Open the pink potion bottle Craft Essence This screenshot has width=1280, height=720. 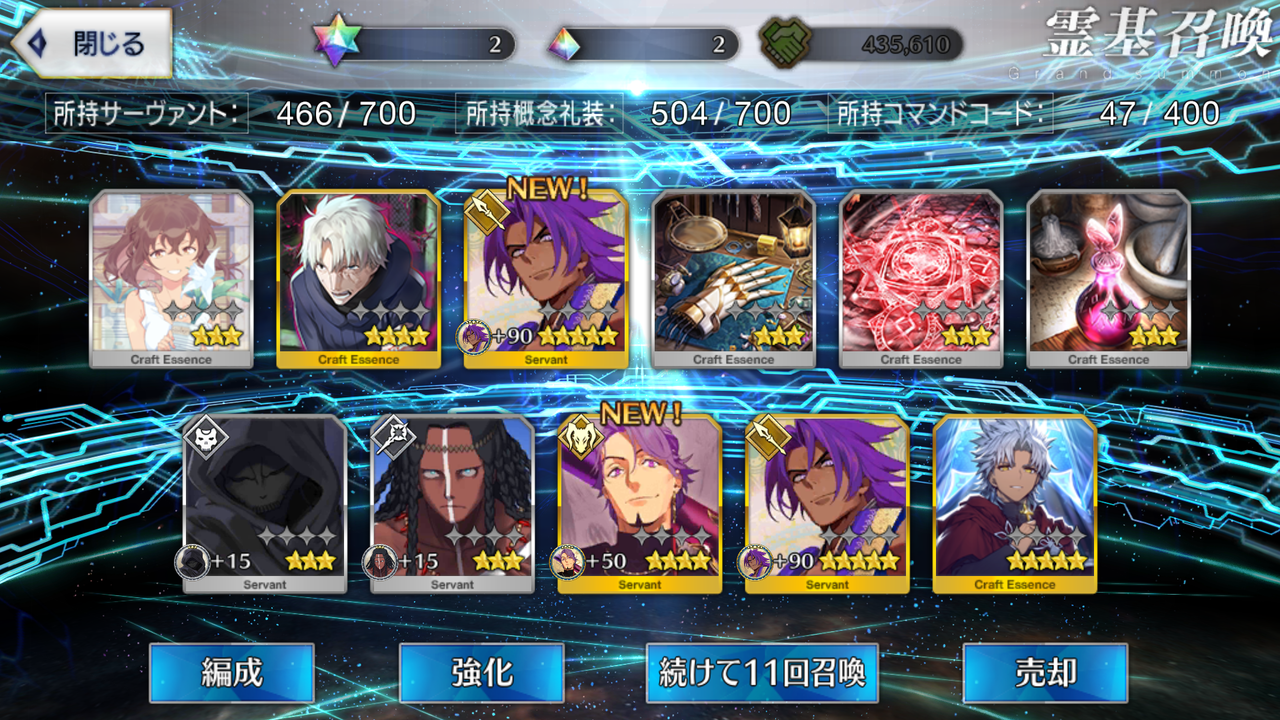[1108, 279]
